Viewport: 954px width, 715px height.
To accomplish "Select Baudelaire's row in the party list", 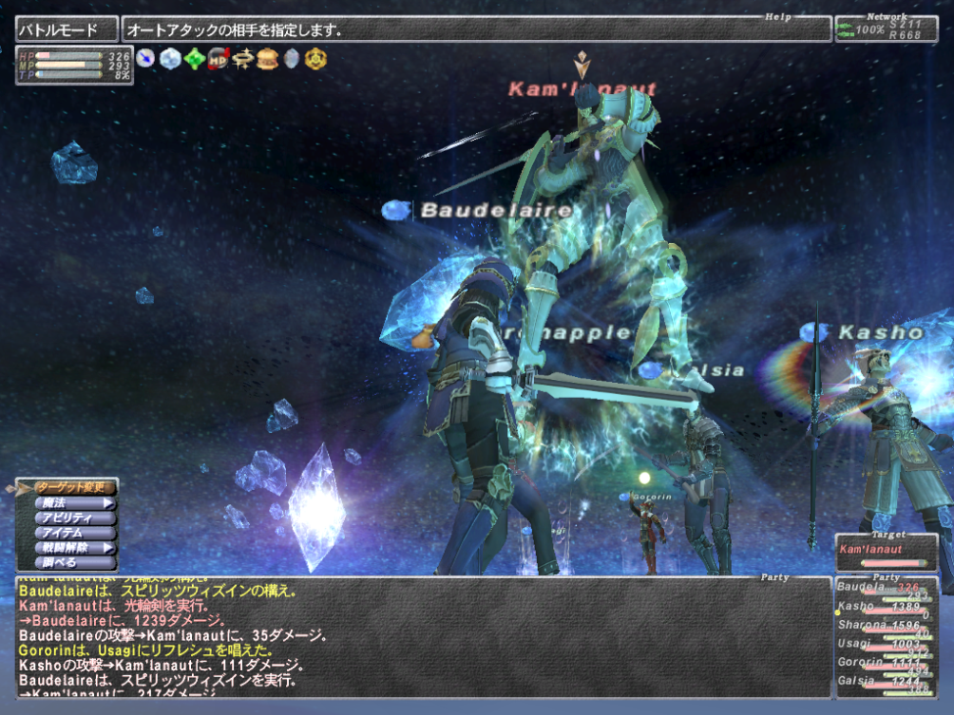I will pyautogui.click(x=886, y=588).
